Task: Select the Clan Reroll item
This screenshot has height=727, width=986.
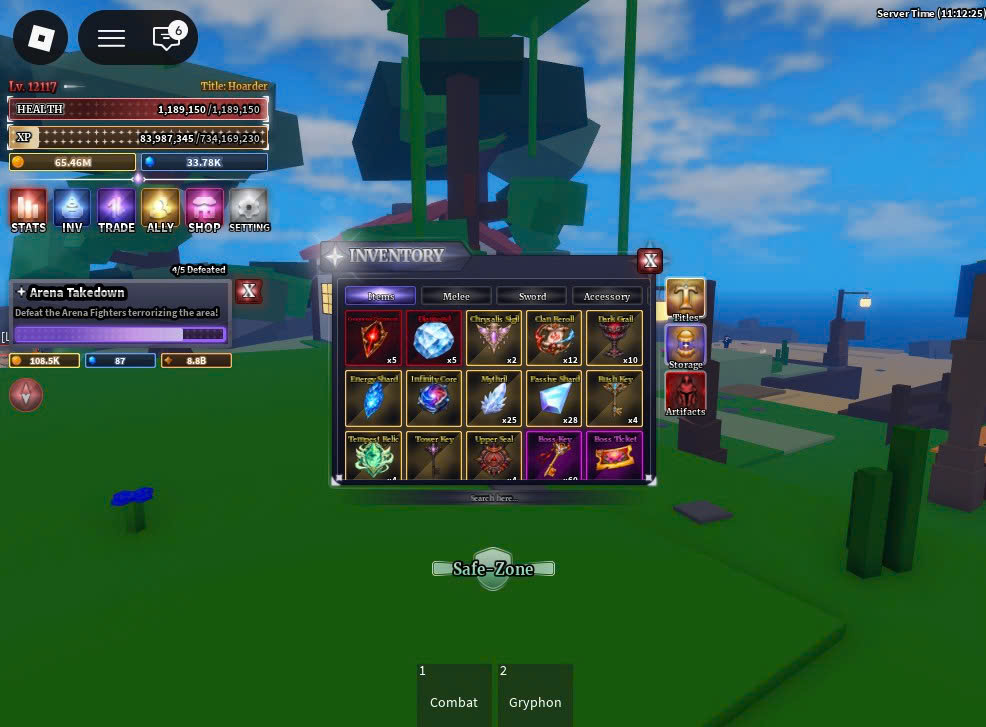Action: pyautogui.click(x=554, y=339)
